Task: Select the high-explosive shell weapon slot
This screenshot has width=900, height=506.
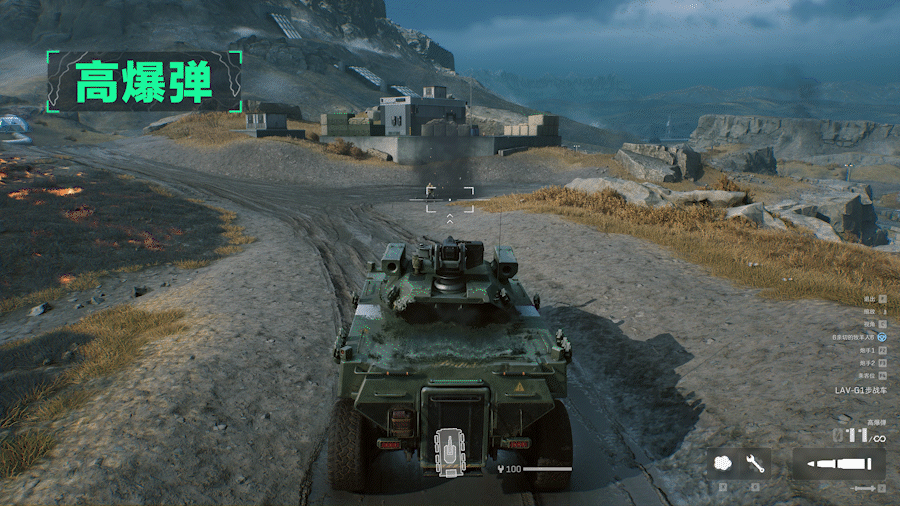Action: pyautogui.click(x=838, y=463)
